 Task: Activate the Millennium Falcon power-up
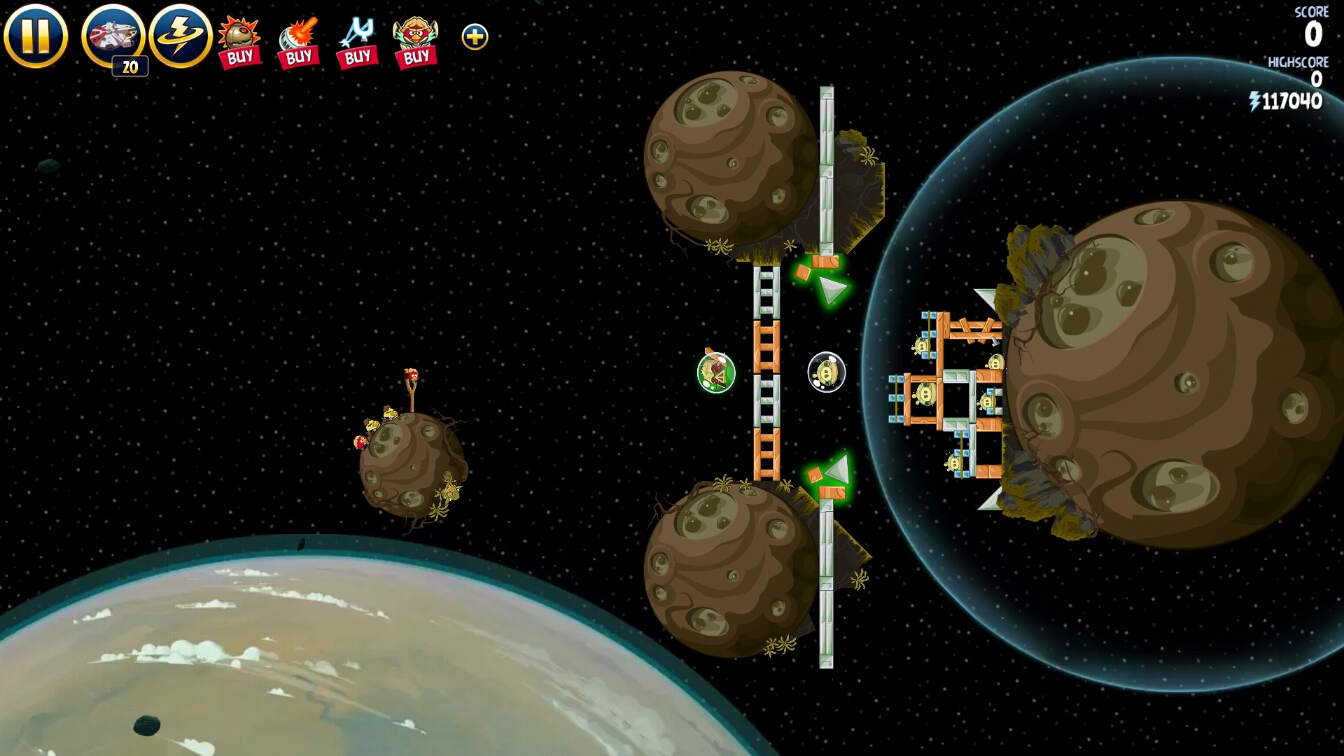click(x=113, y=37)
